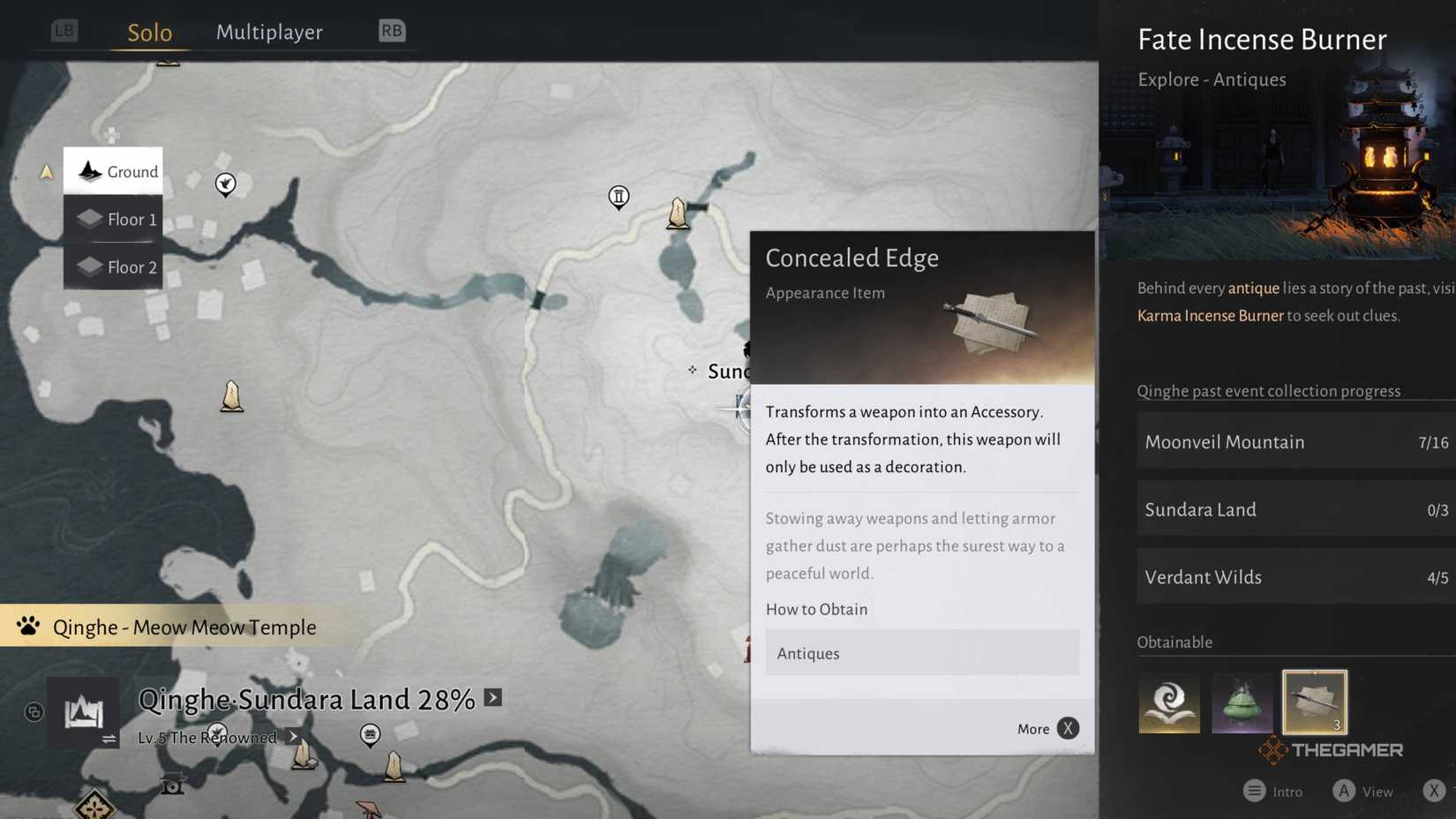The height and width of the screenshot is (819, 1456).
Task: Open the Antiques option under How to Obtain
Action: click(x=921, y=653)
